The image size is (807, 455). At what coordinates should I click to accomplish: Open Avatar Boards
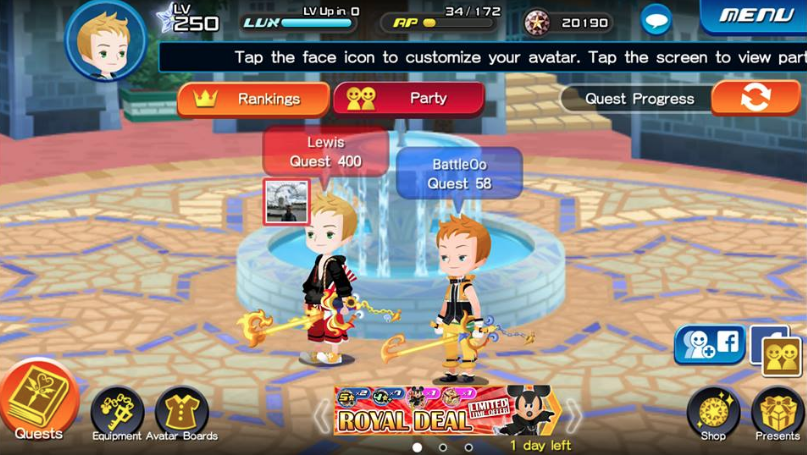click(x=182, y=411)
